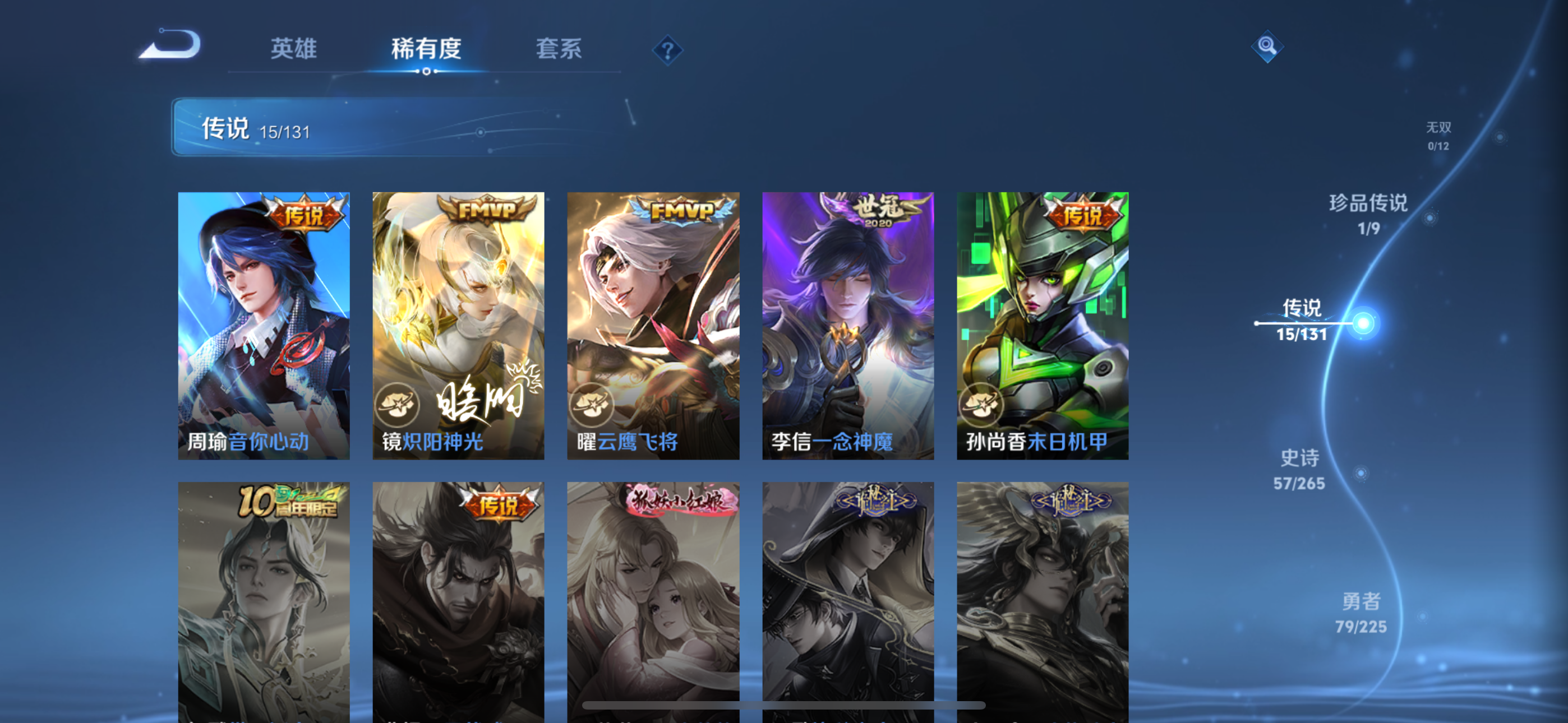Click the question mark help icon

click(x=668, y=51)
